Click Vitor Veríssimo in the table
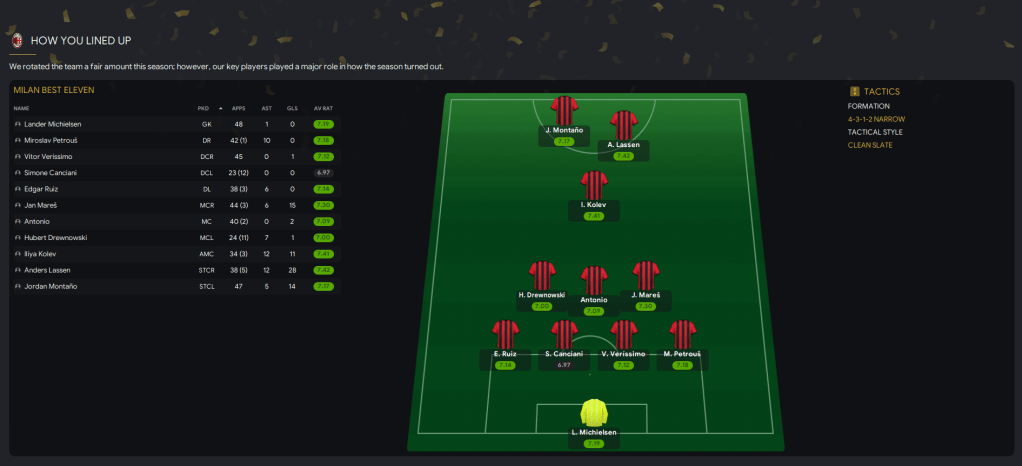The width and height of the screenshot is (1022, 466). 48,156
